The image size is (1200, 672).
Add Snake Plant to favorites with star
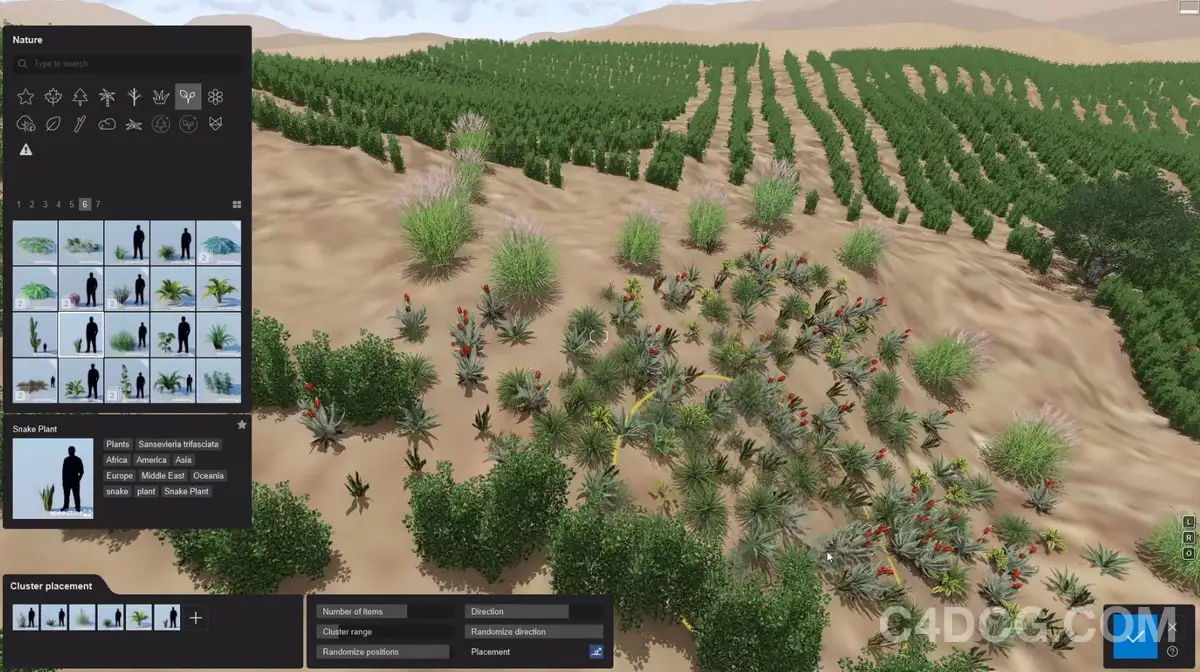click(241, 425)
